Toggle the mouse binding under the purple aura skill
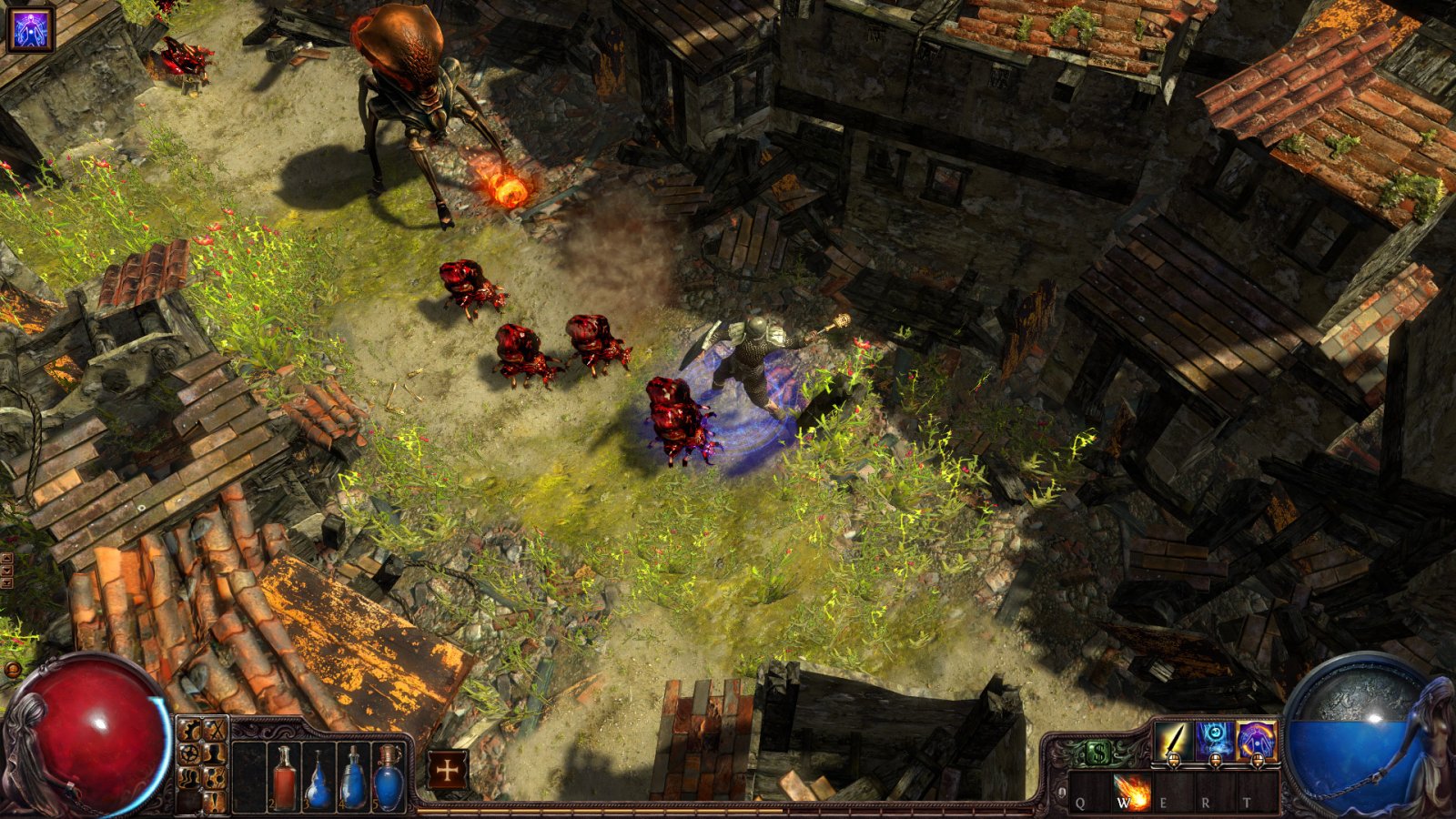 pos(1258,762)
